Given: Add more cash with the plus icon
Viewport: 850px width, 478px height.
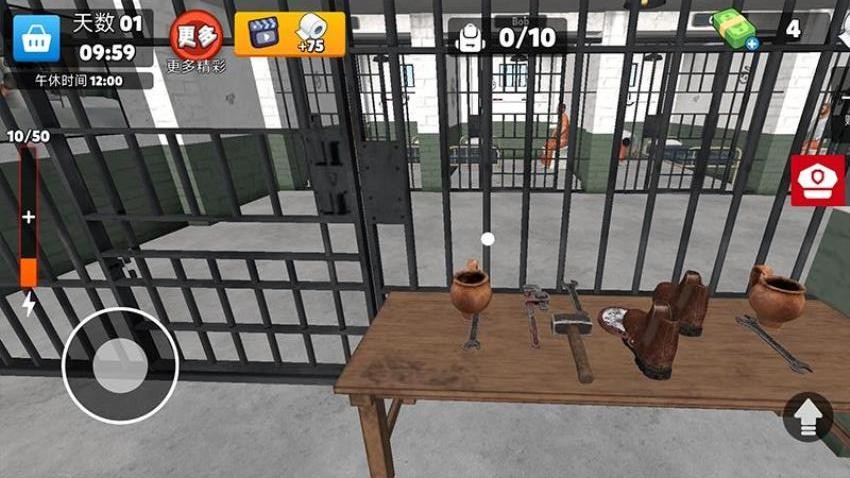Looking at the screenshot, I should point(749,43).
